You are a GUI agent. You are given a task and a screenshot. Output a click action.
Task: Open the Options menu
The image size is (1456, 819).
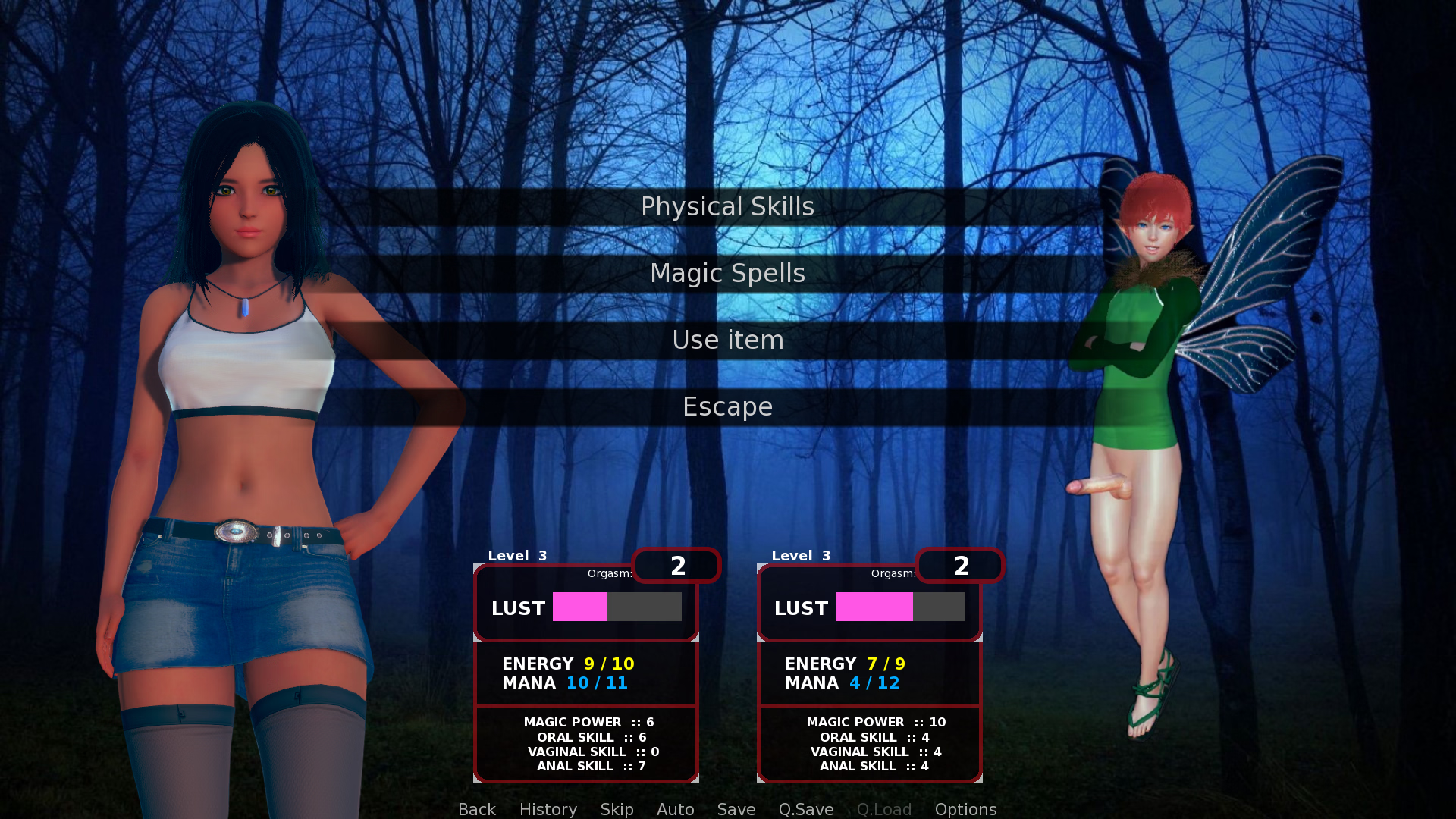point(965,809)
